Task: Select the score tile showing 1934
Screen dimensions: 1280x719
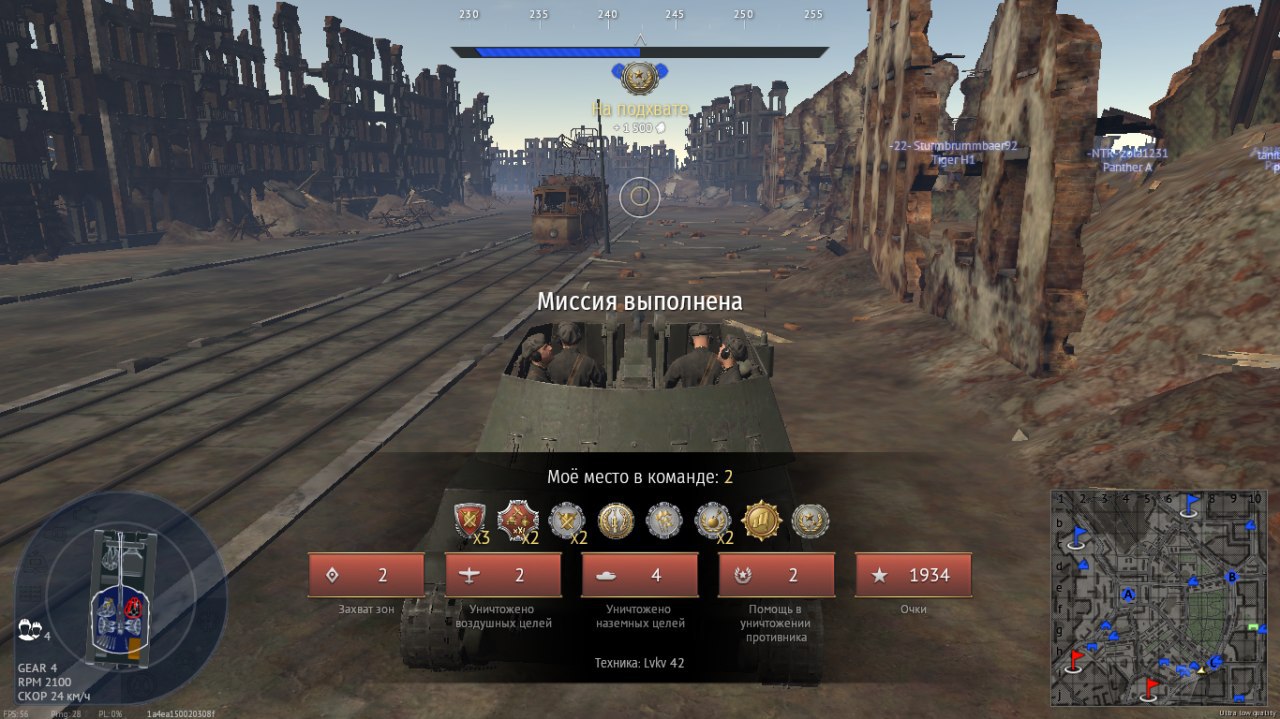Action: point(914,575)
